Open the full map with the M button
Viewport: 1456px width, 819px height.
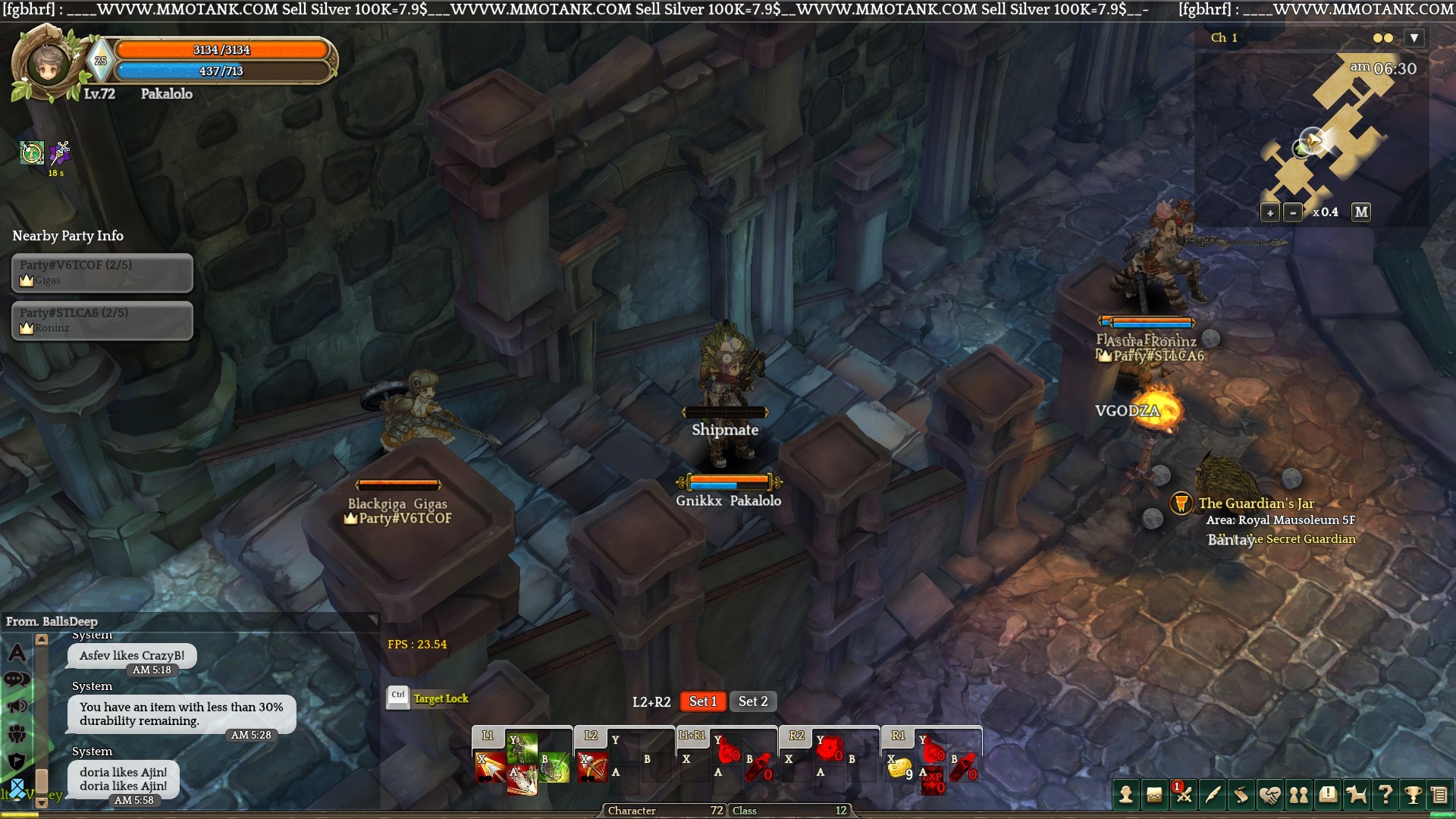(x=1361, y=212)
